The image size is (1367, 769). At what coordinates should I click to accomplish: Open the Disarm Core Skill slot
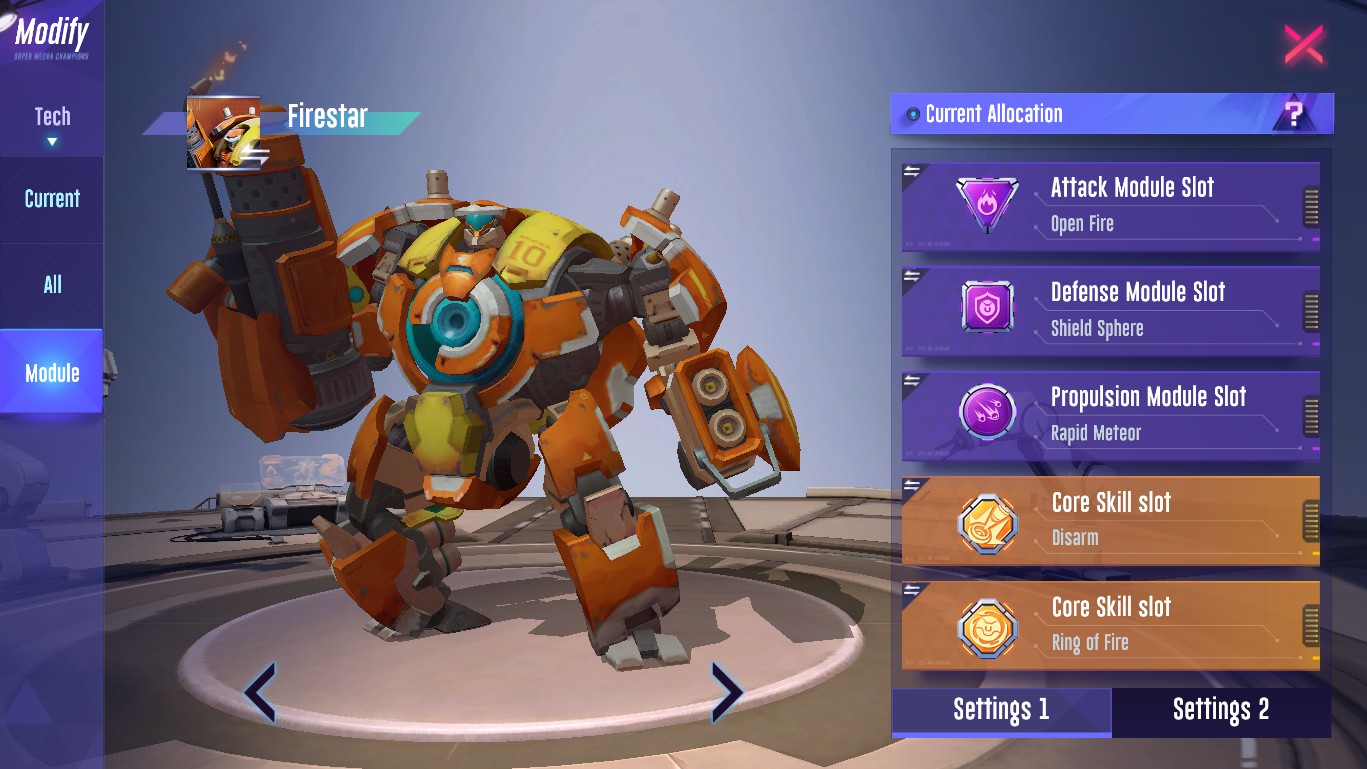click(1110, 520)
